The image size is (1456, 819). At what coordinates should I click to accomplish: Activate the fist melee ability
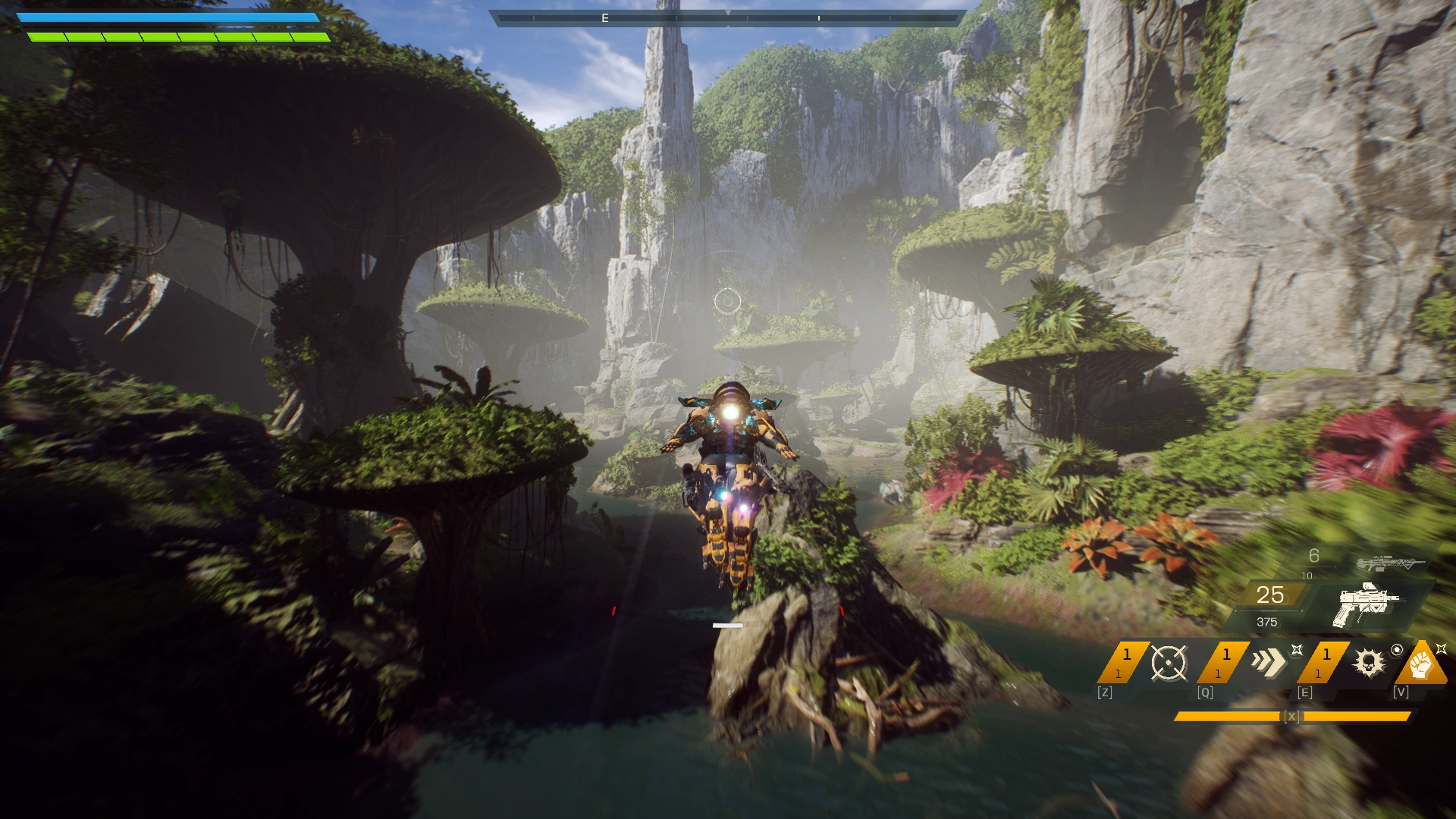tap(1422, 664)
